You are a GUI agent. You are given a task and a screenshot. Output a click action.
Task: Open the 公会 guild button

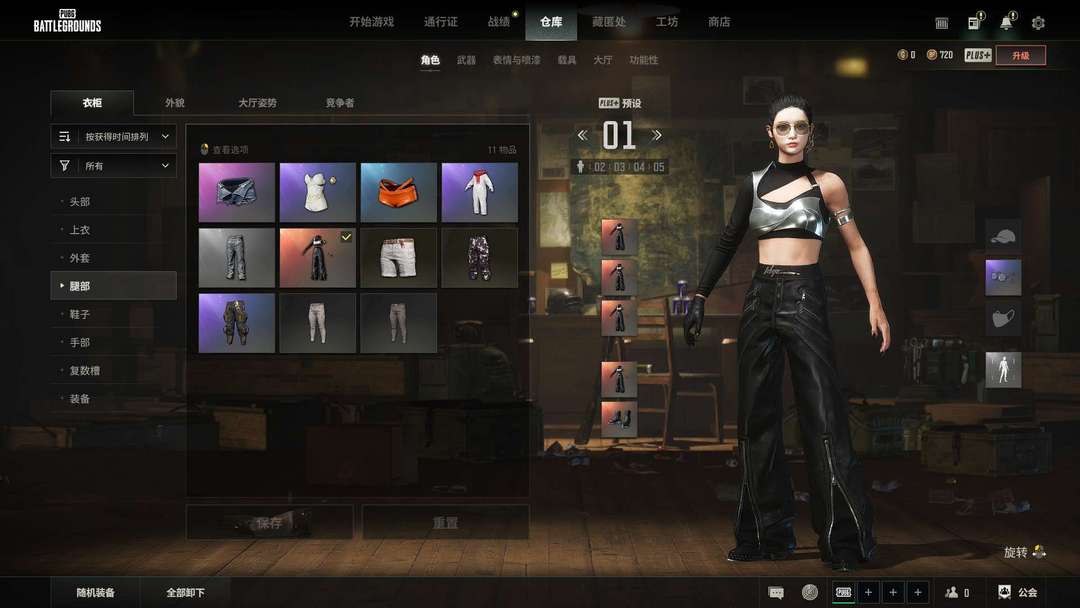click(1018, 593)
